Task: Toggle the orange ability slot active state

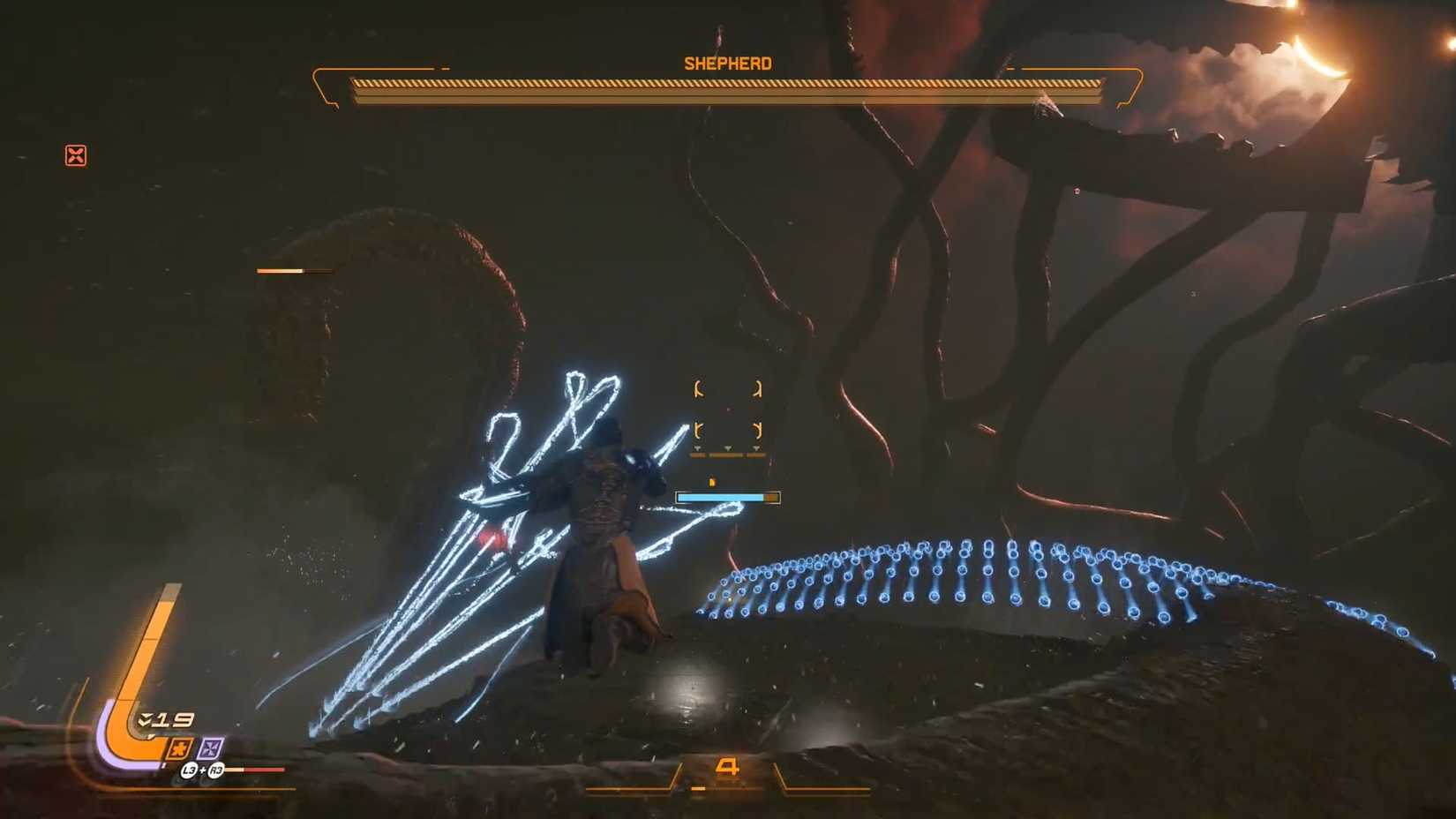Action: coord(178,748)
